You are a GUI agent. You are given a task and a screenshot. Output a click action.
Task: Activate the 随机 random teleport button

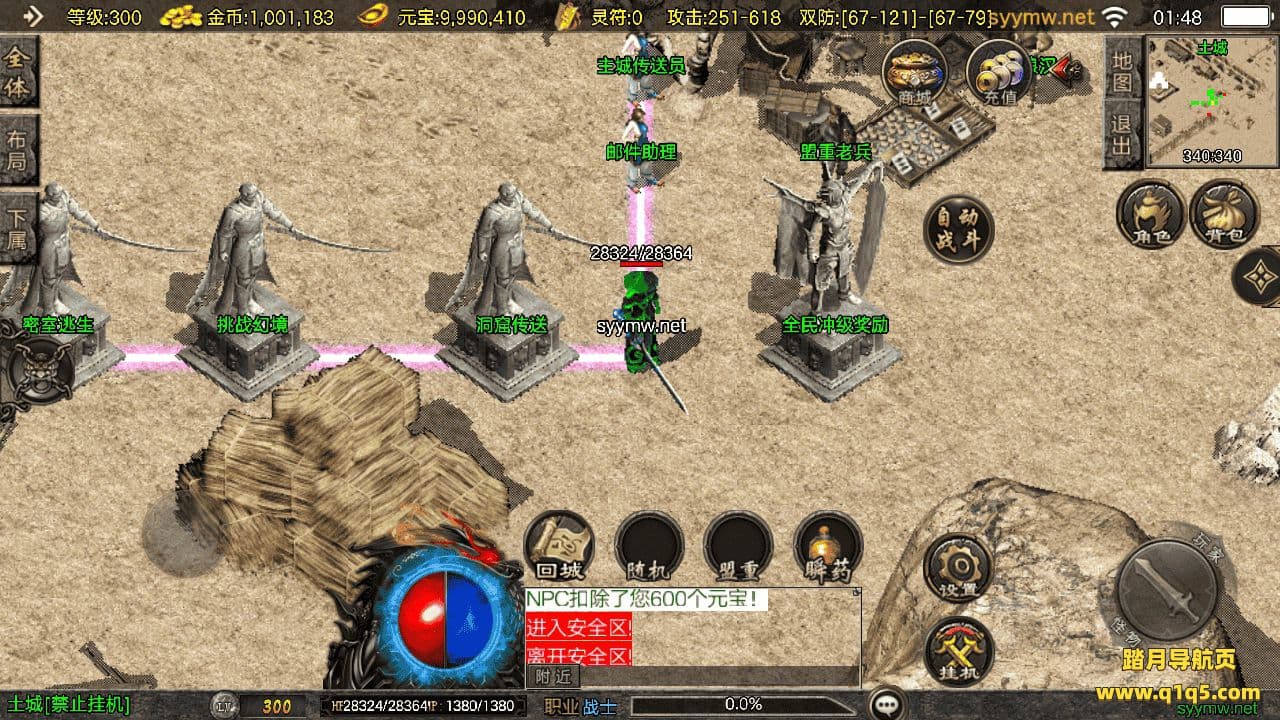[x=648, y=547]
